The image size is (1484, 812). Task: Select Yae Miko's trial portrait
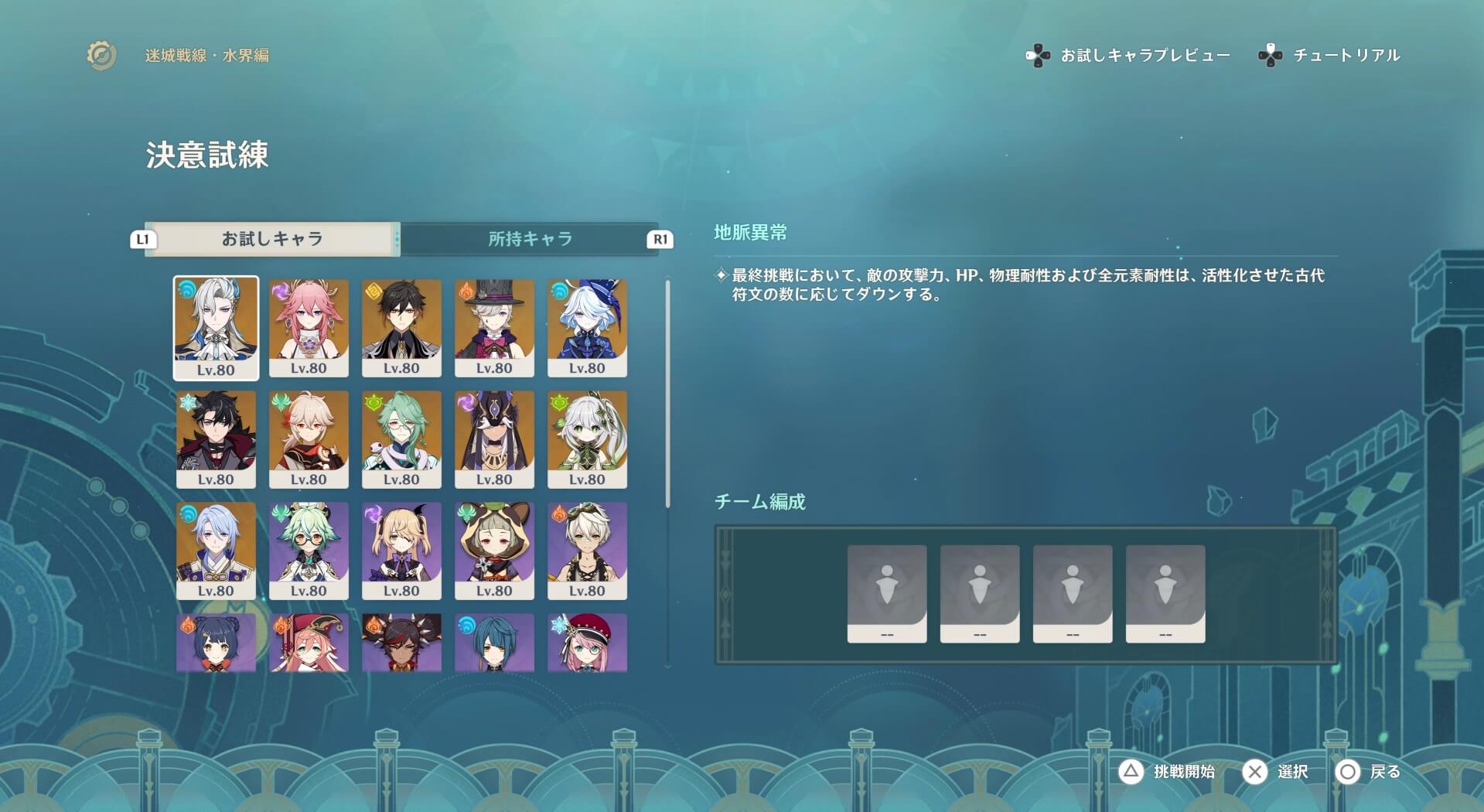coord(309,325)
